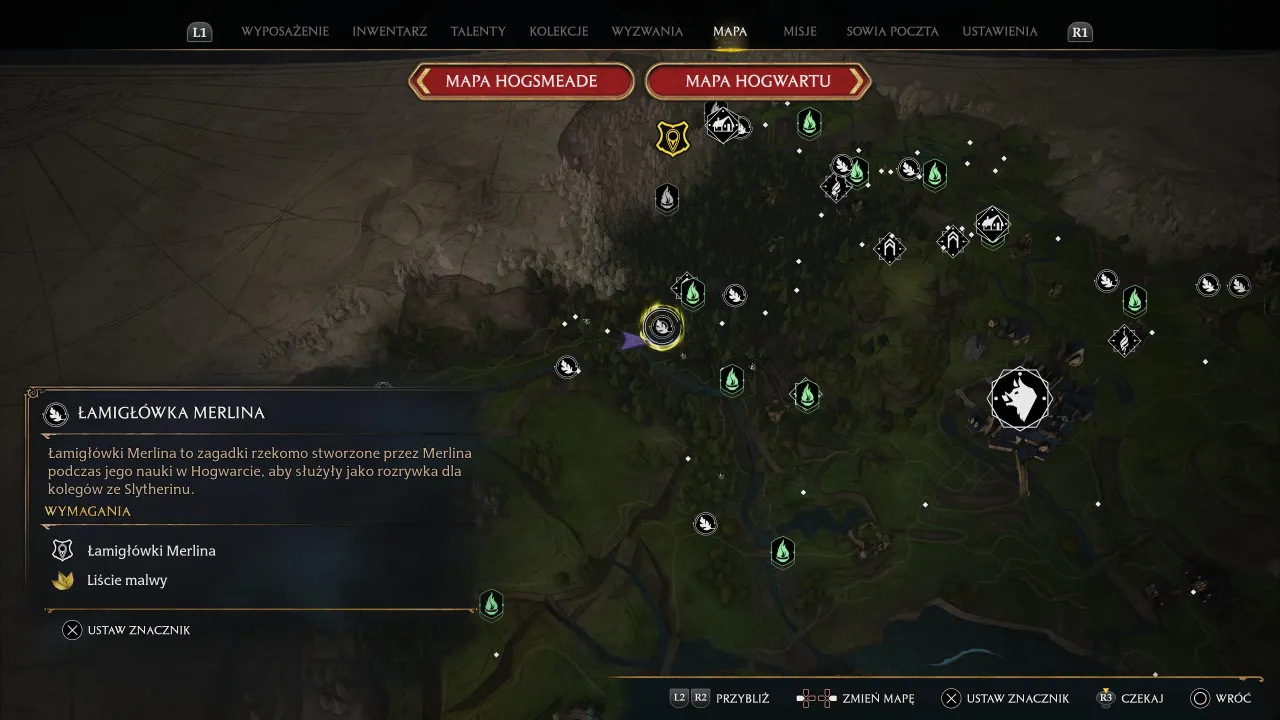Expand the Mapa Hogwartu chevron arrow
Screen dimensions: 1280x720
point(856,81)
